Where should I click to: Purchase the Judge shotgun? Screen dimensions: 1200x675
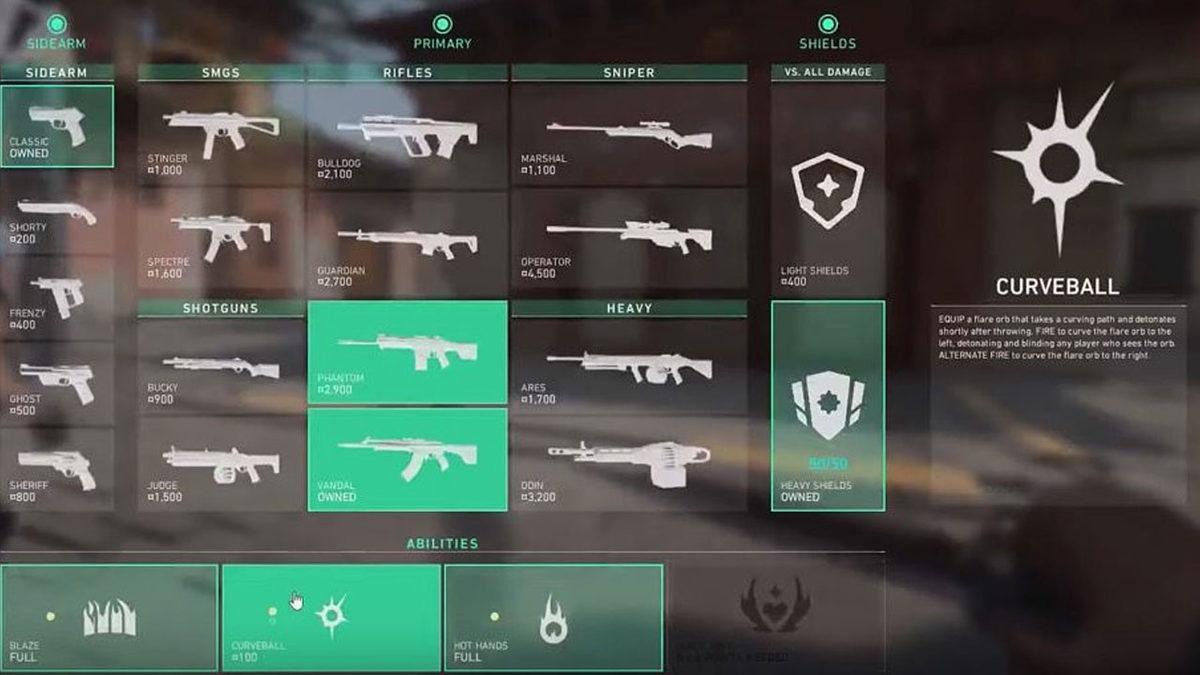(x=221, y=463)
